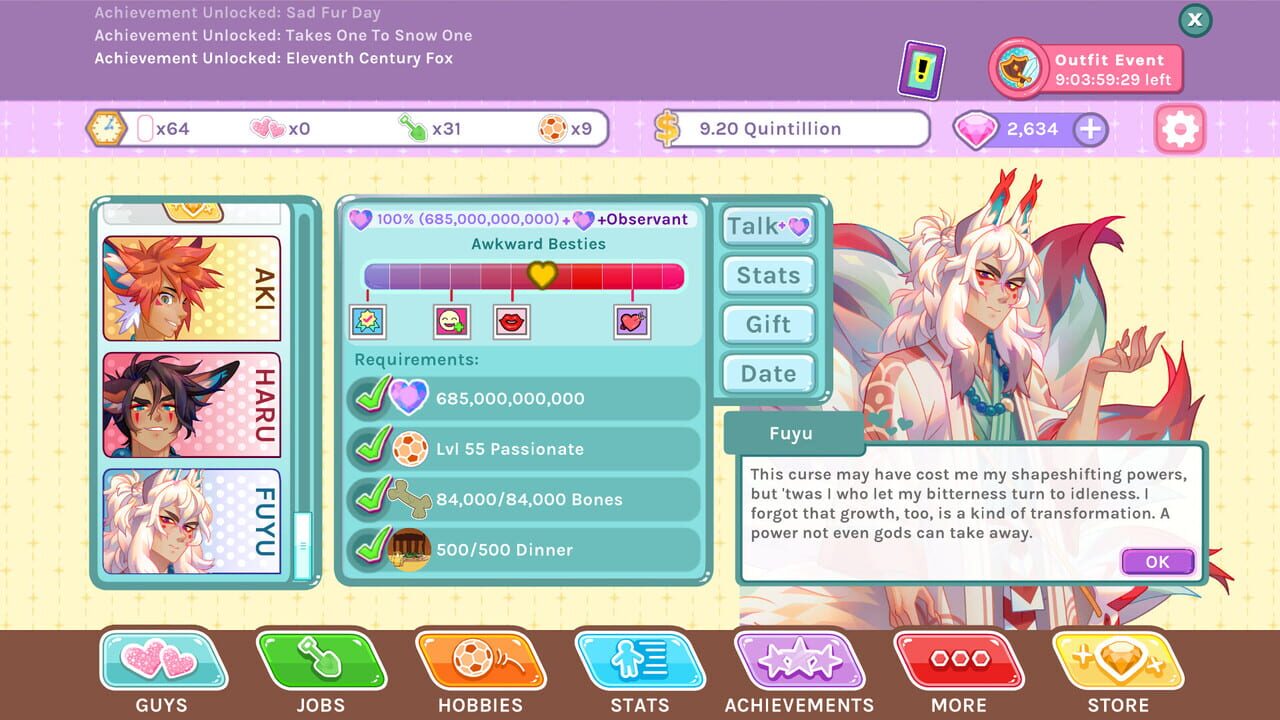Open the Achievements star icon
Image resolution: width=1280 pixels, height=720 pixels.
(x=800, y=662)
